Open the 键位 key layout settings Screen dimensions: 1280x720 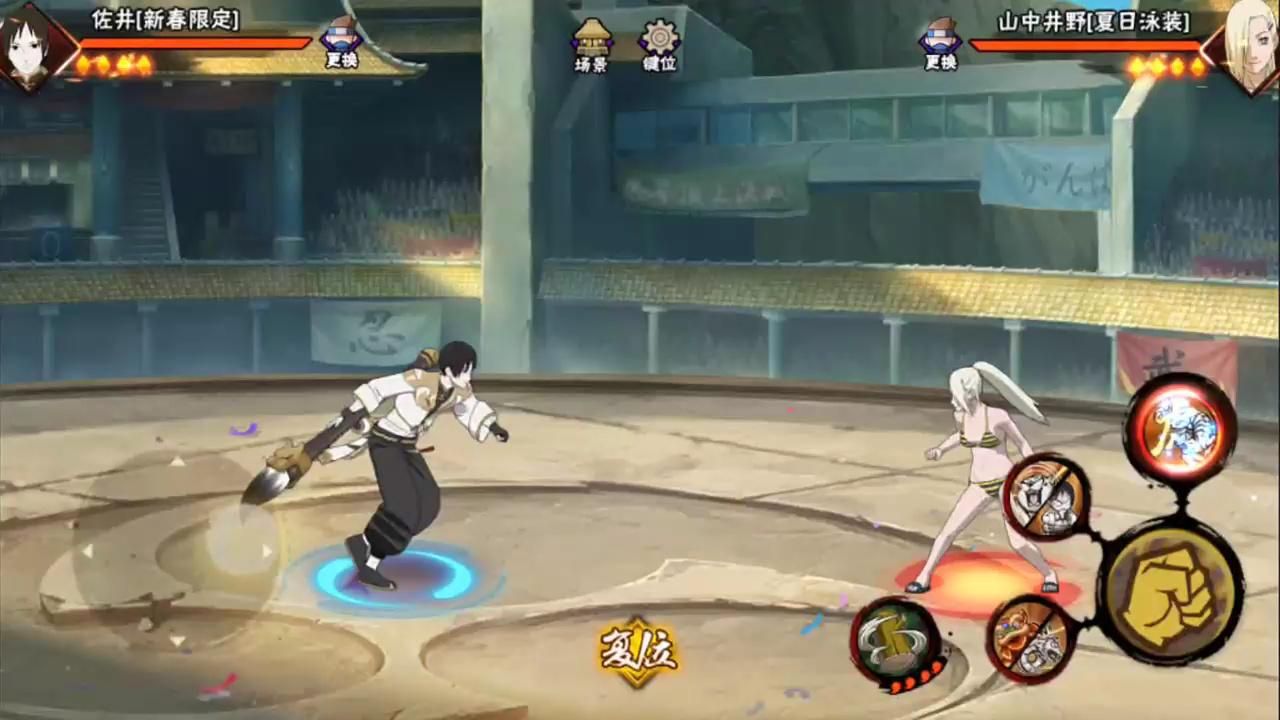(x=659, y=45)
